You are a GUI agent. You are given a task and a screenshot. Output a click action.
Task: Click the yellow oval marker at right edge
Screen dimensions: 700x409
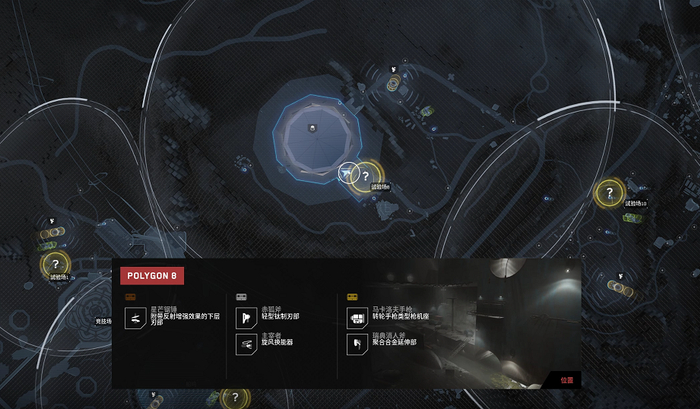(619, 288)
